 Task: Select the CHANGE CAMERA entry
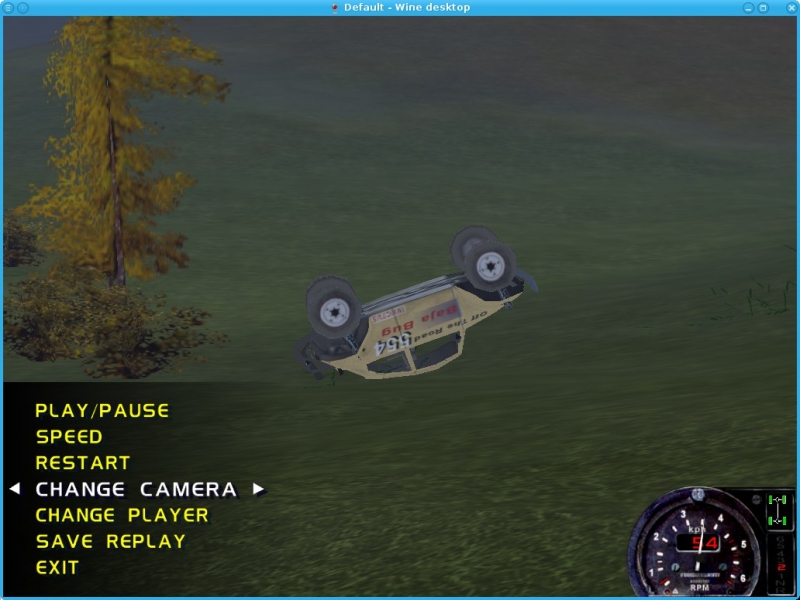coord(136,489)
